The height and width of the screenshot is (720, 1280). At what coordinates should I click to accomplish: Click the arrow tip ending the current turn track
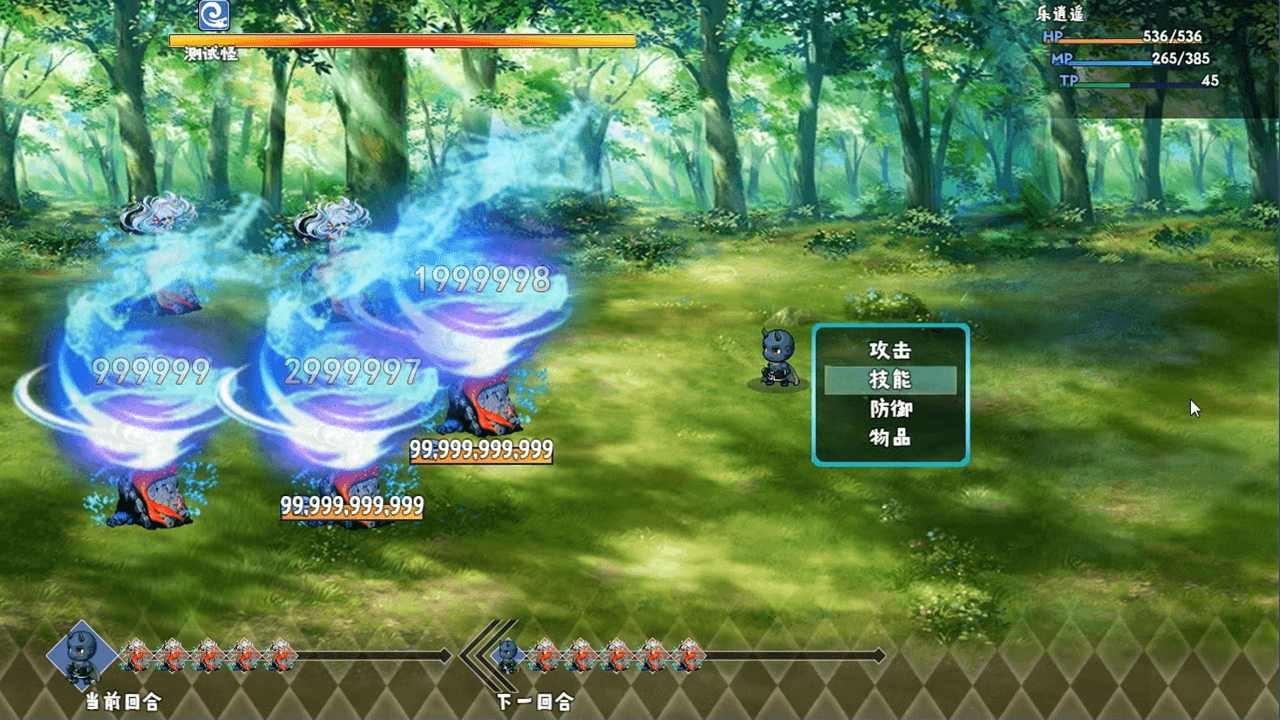pyautogui.click(x=446, y=655)
